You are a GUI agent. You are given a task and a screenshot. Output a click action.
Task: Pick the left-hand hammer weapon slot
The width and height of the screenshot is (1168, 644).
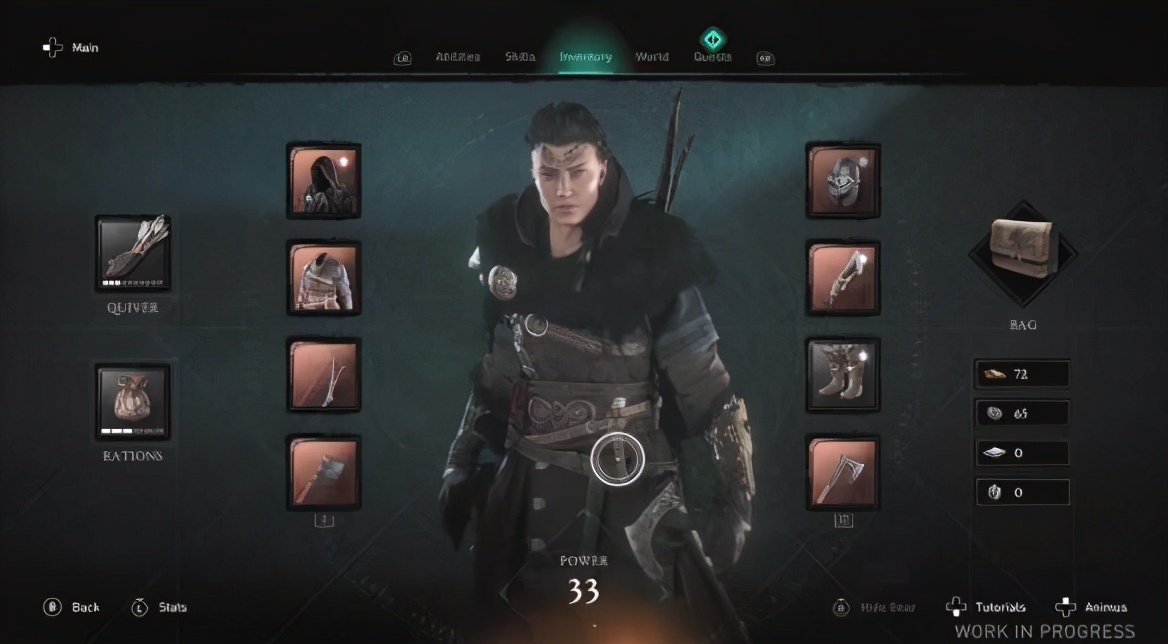click(x=324, y=471)
